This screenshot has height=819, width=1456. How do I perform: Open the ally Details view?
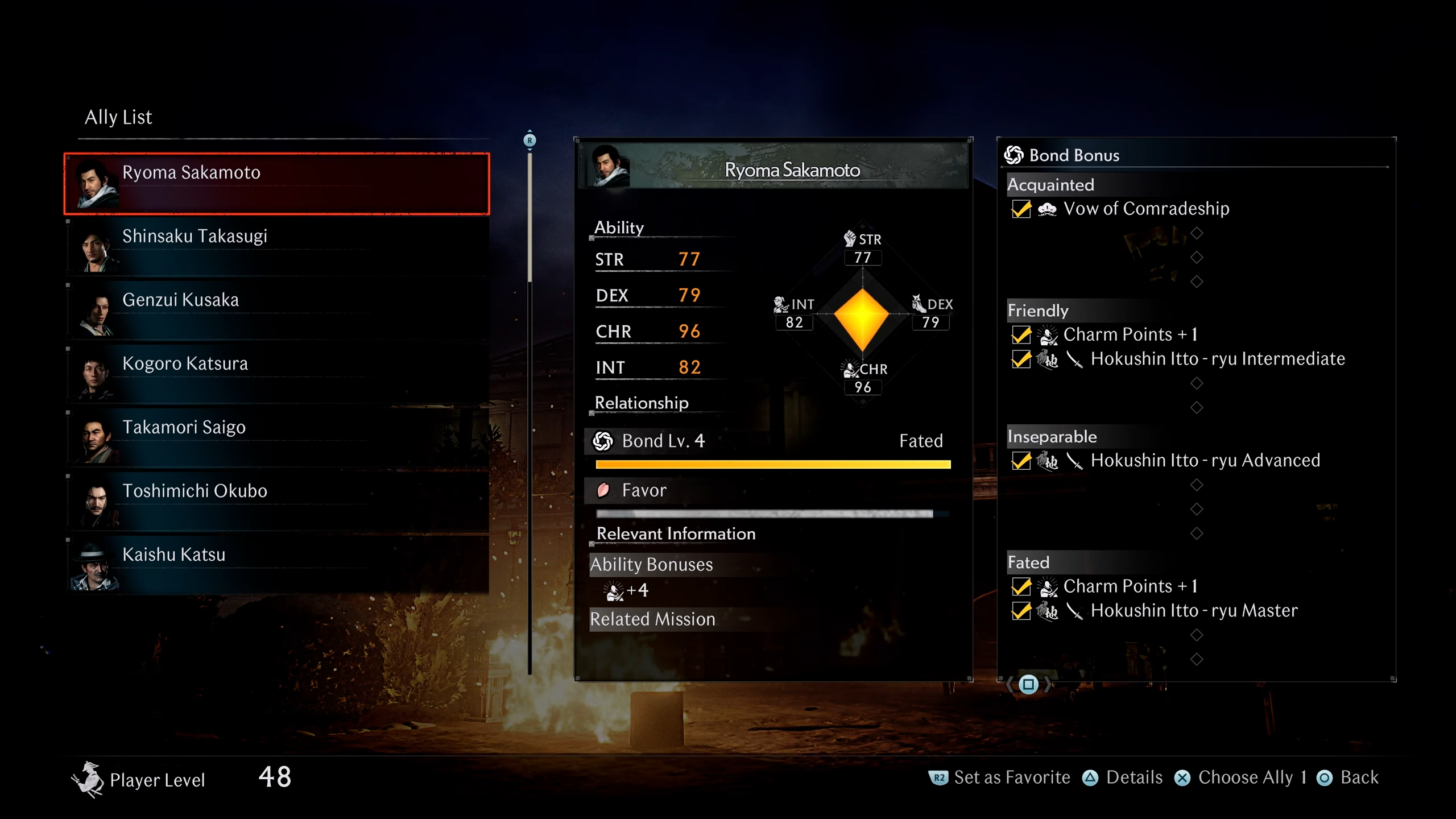1123,777
